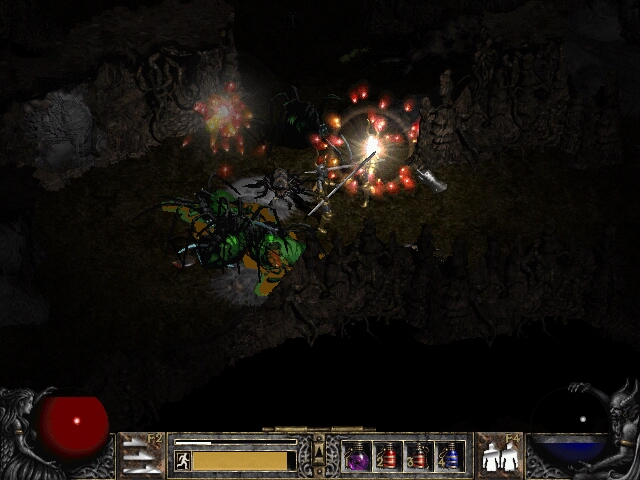
Task: Use the blue mana potion in belt
Action: tap(450, 456)
